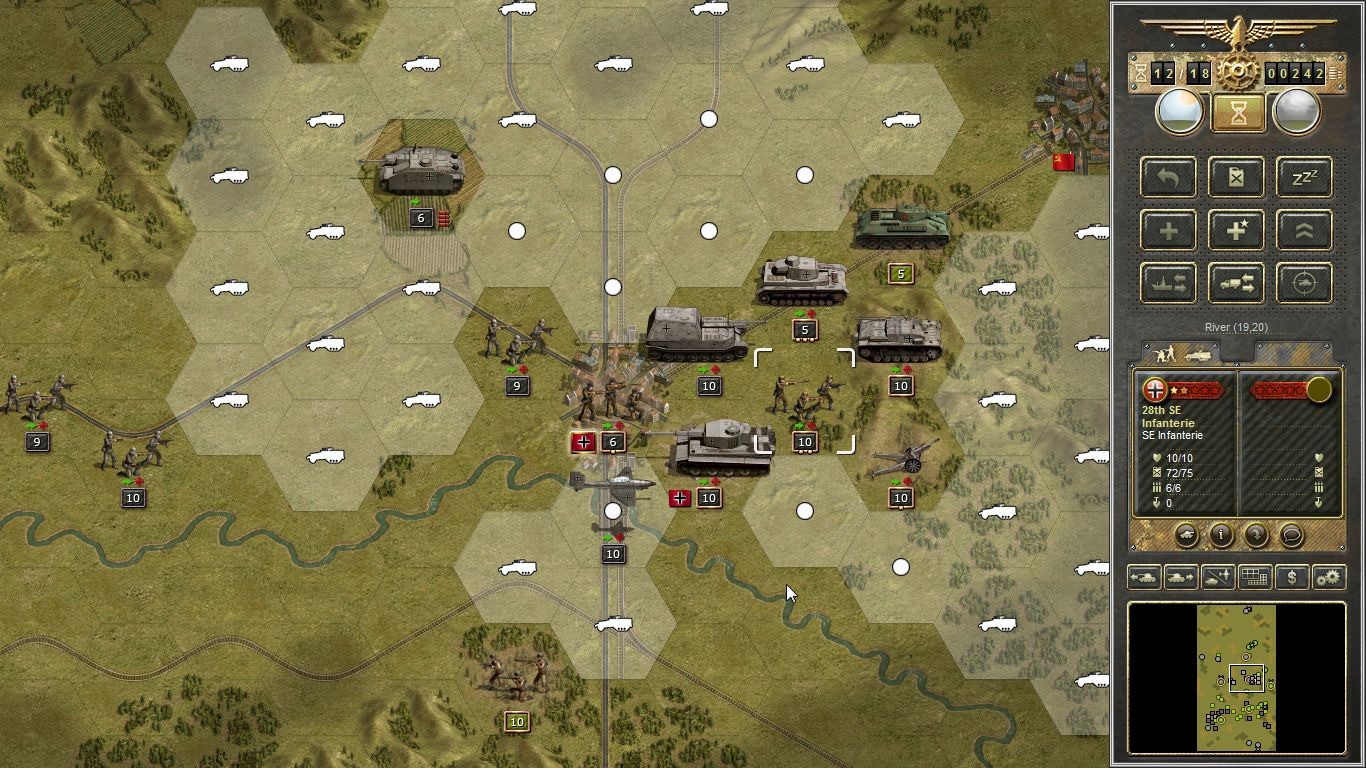
Task: Click the fuel canister supply button
Action: click(x=1236, y=177)
